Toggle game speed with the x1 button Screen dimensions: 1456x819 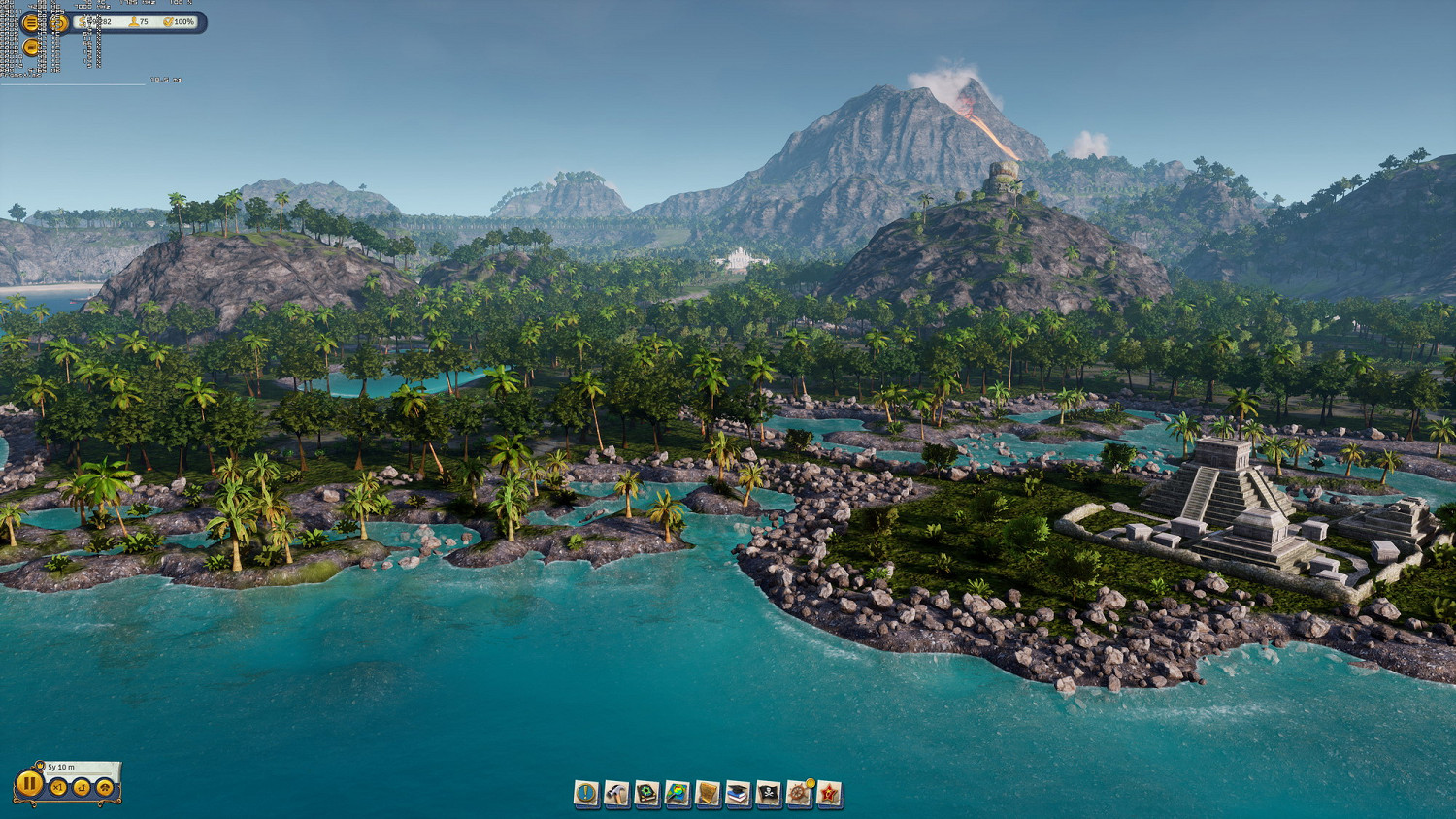coord(58,787)
